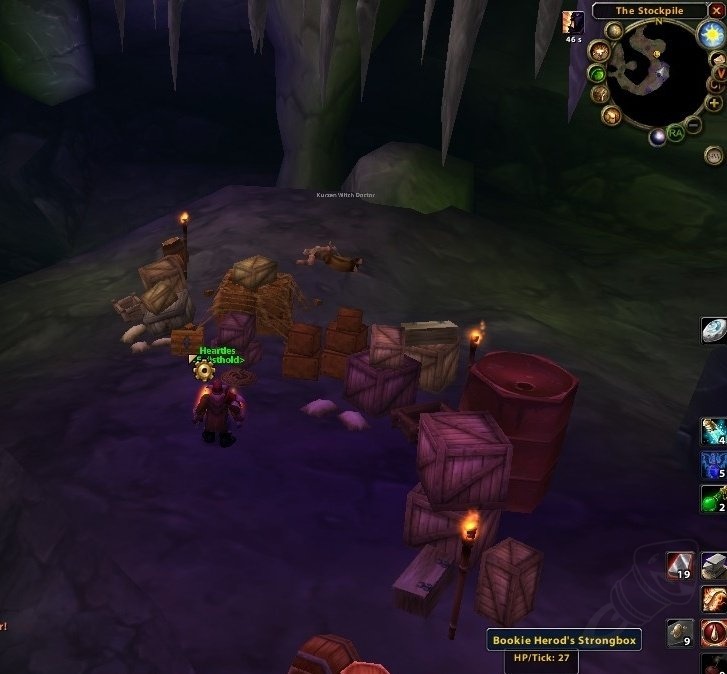The image size is (727, 674).
Task: Zoom out the minimap with the minus button
Action: point(694,123)
